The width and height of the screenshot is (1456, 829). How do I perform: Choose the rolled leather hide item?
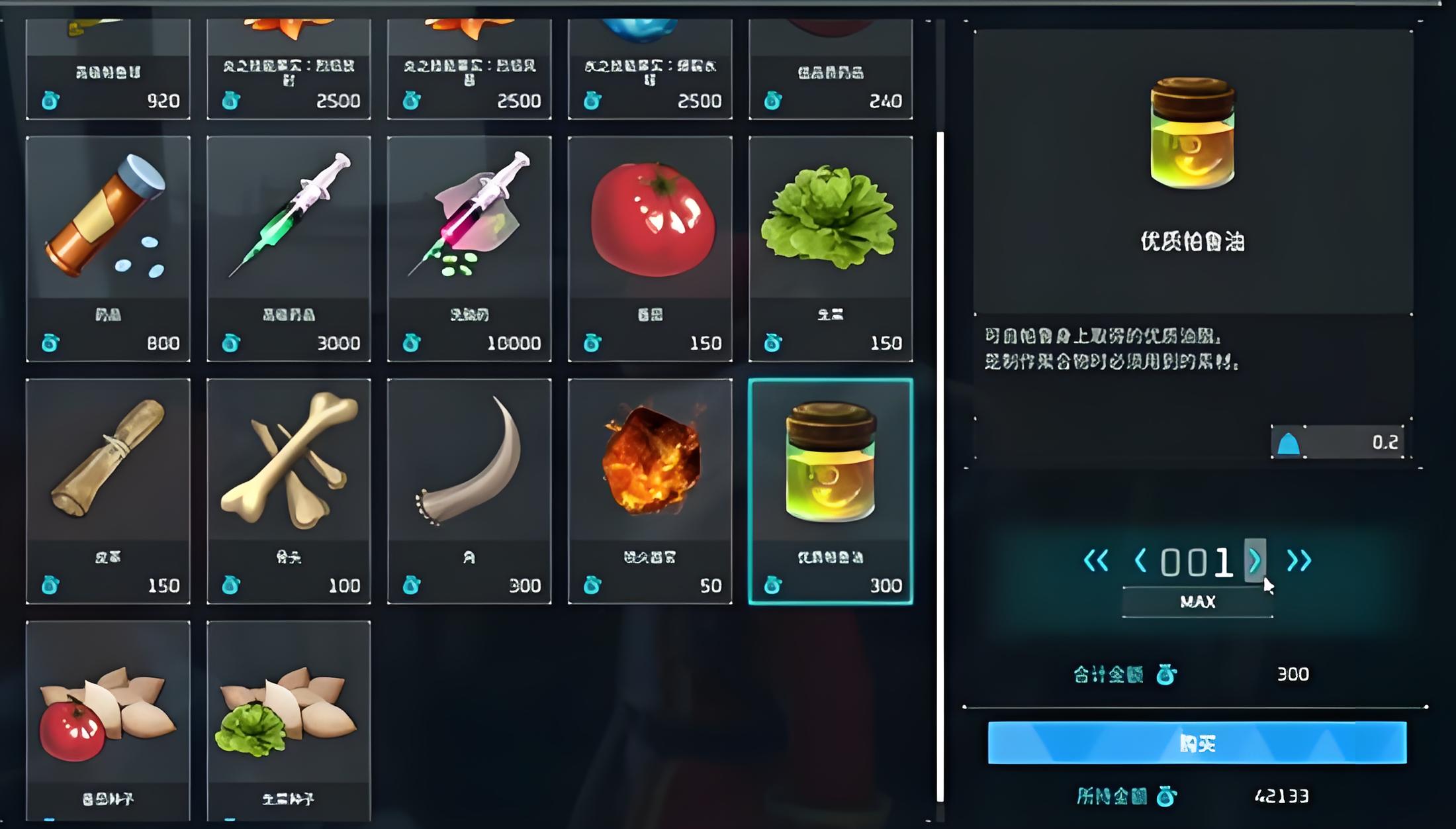click(x=108, y=491)
